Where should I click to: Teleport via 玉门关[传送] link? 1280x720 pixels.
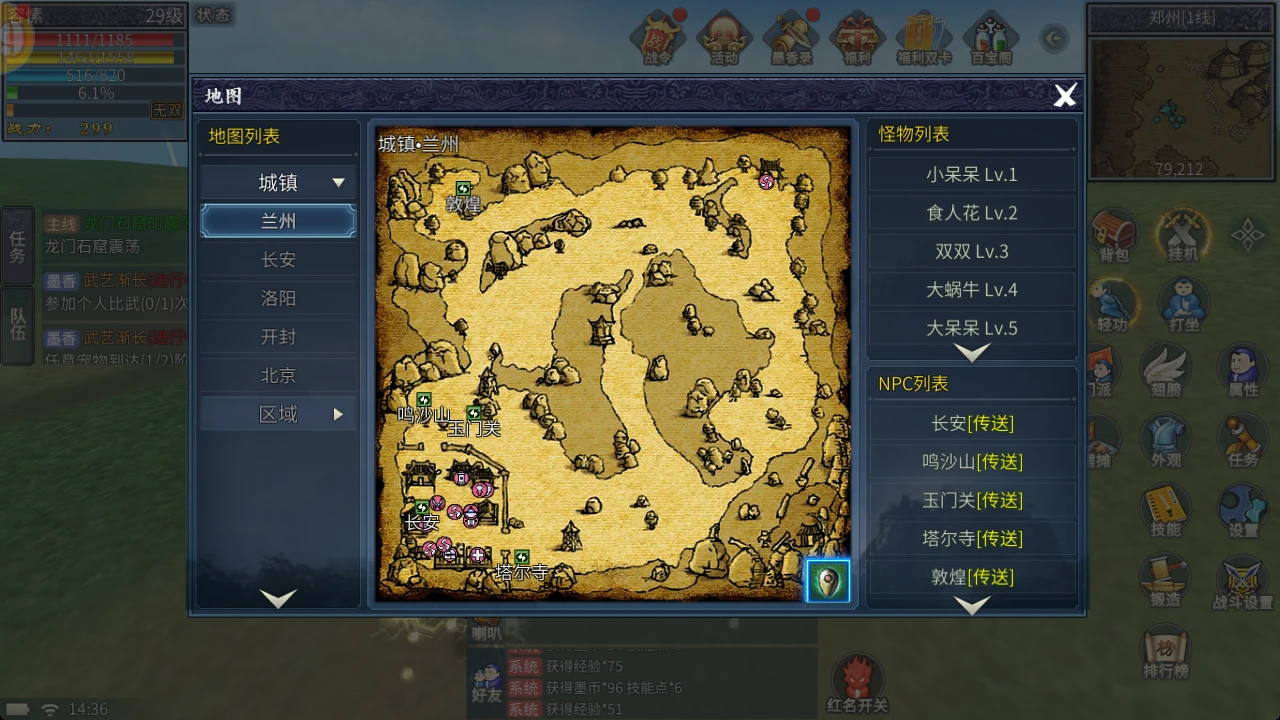(971, 500)
